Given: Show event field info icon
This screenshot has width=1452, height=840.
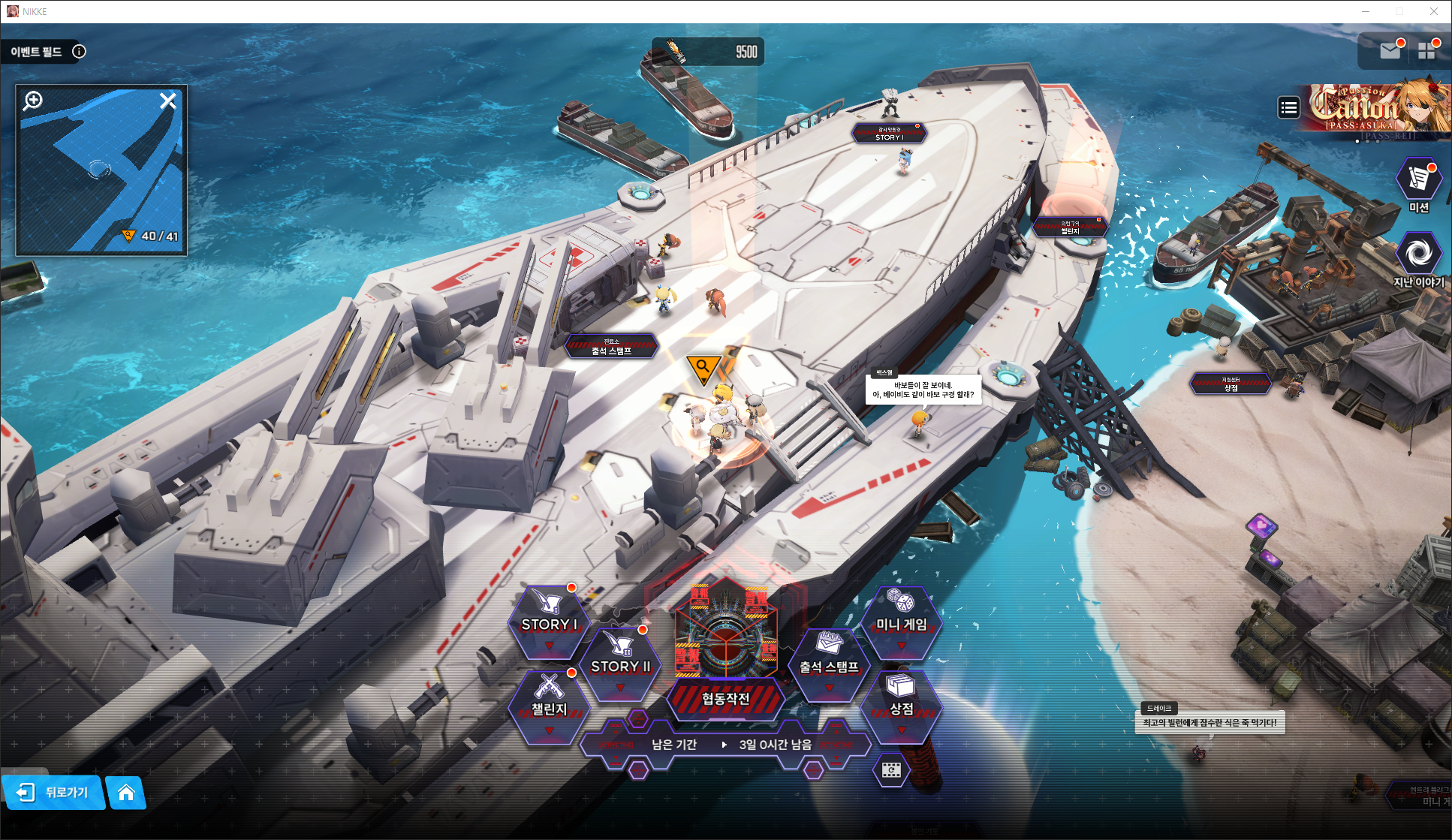Looking at the screenshot, I should coord(79,51).
